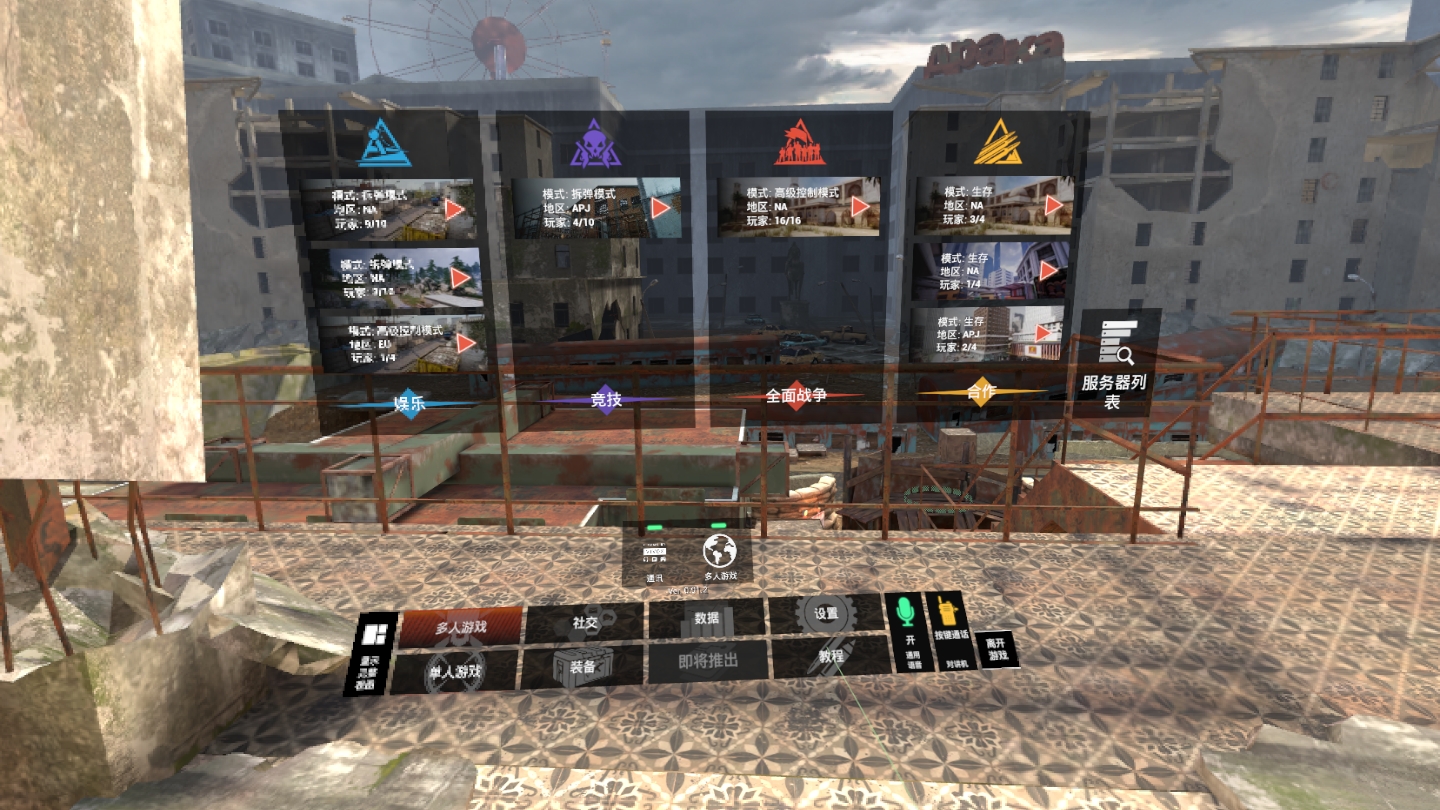Open the yellow 合作 category icon
The image size is (1440, 810).
tap(999, 141)
